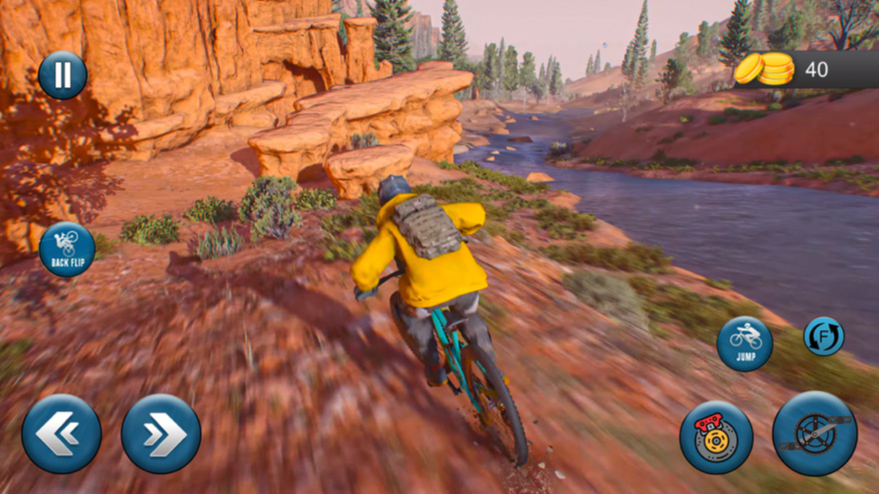Apply the disc brake button
879x494 pixels.
point(716,437)
